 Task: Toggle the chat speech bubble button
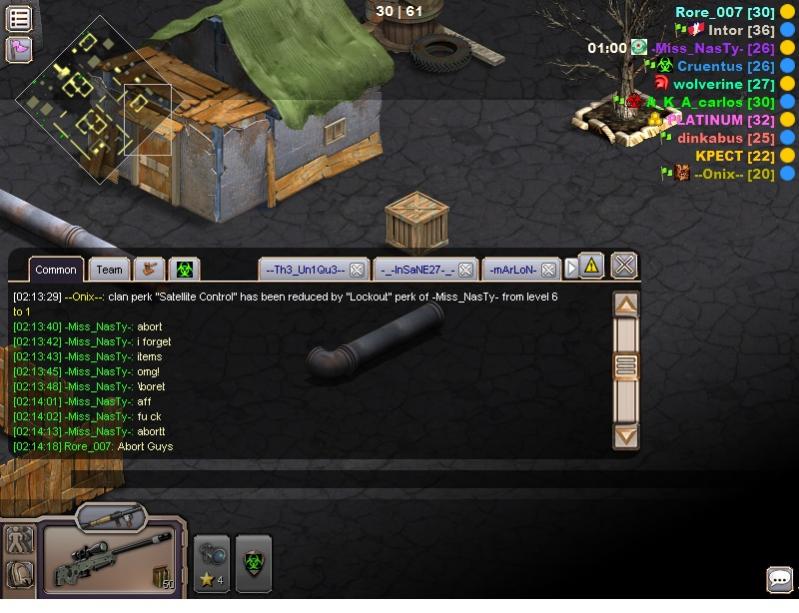point(779,579)
